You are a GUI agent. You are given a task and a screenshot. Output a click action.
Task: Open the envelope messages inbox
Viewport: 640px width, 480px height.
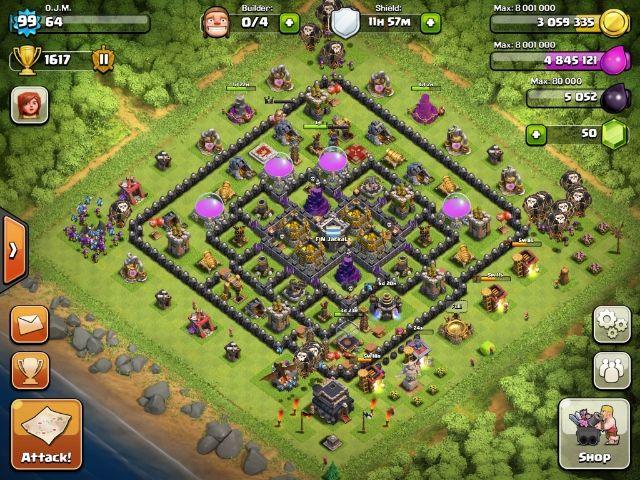[30, 323]
